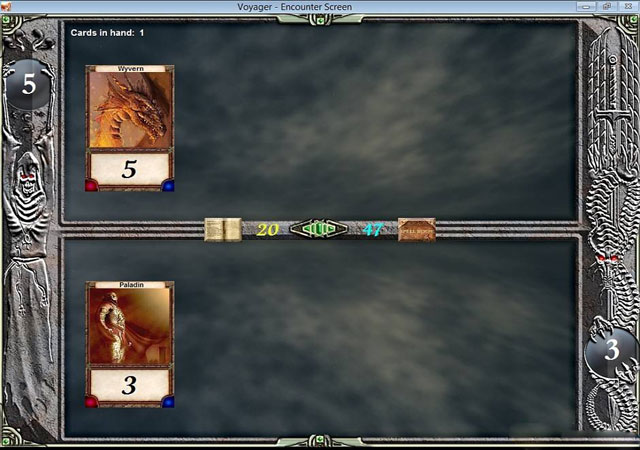Open the book icon on the divider
The width and height of the screenshot is (640, 450).
point(222,229)
